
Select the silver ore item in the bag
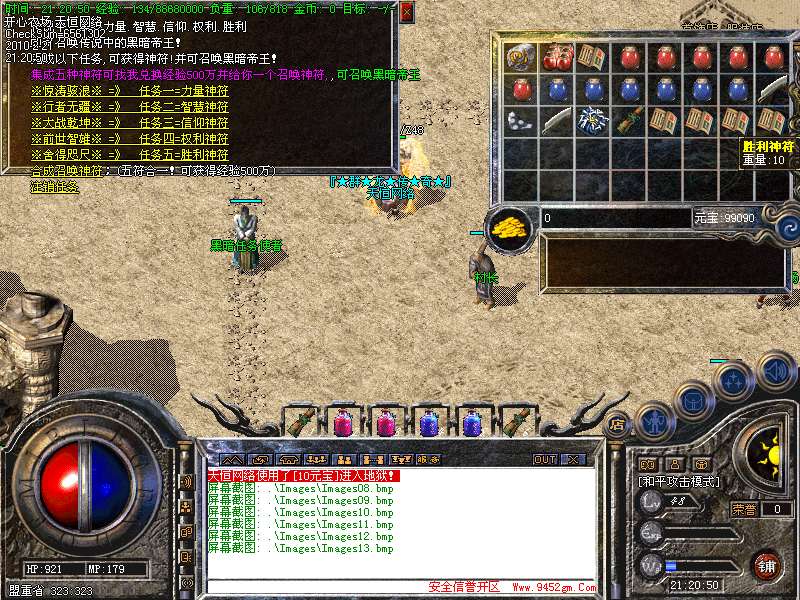click(x=520, y=122)
